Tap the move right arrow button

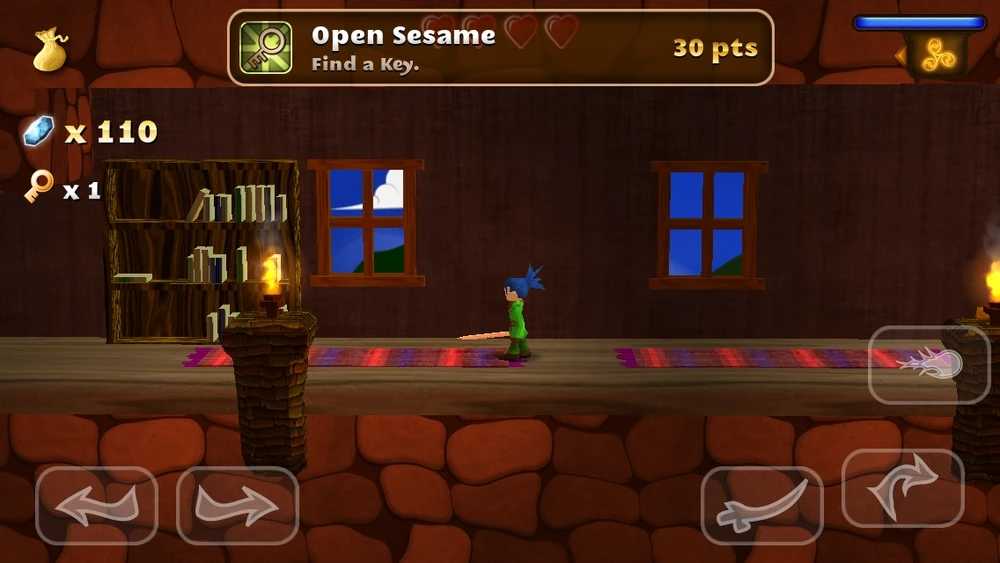[x=237, y=506]
